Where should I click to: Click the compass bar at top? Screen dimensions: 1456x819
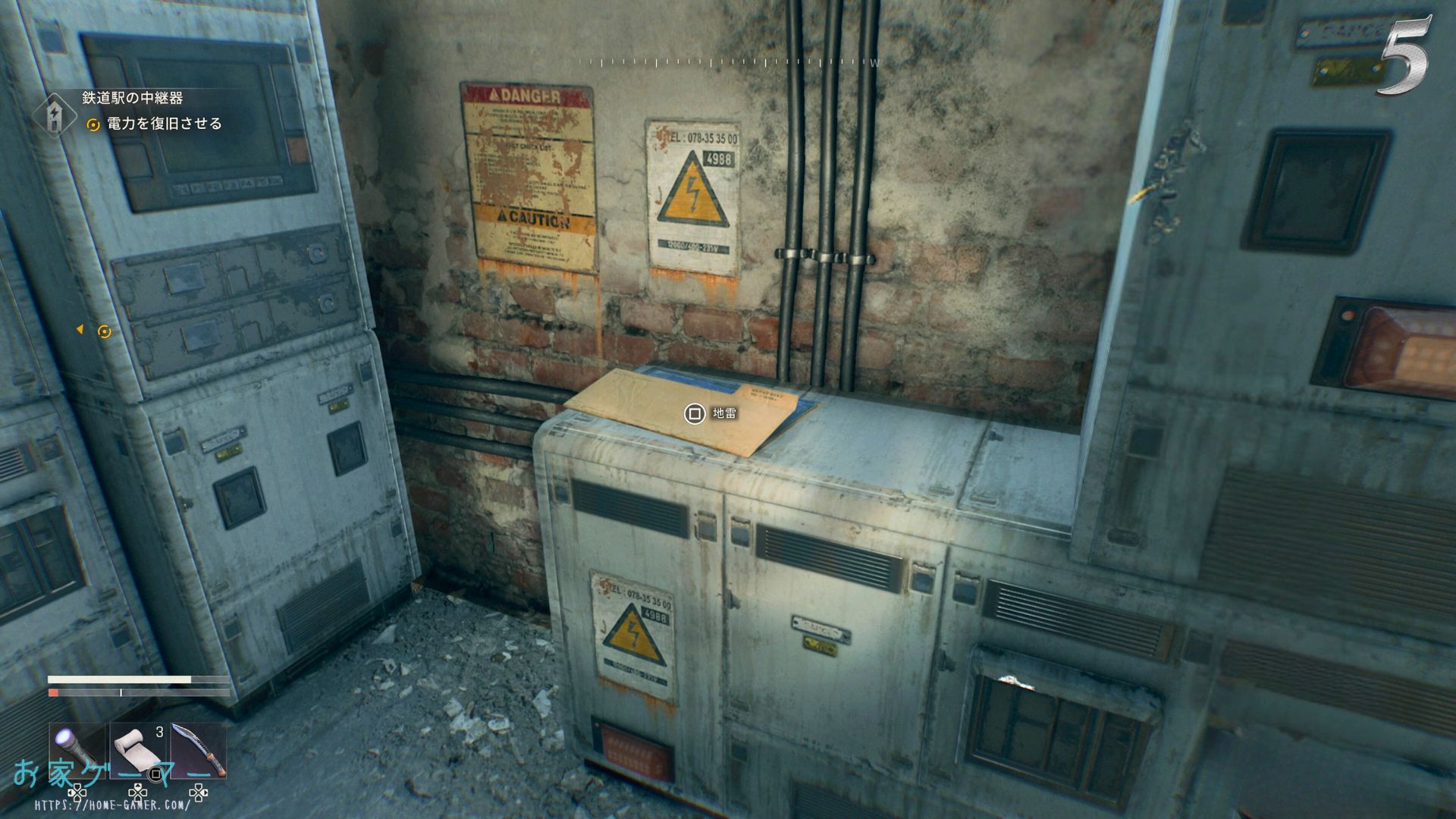coord(728,62)
